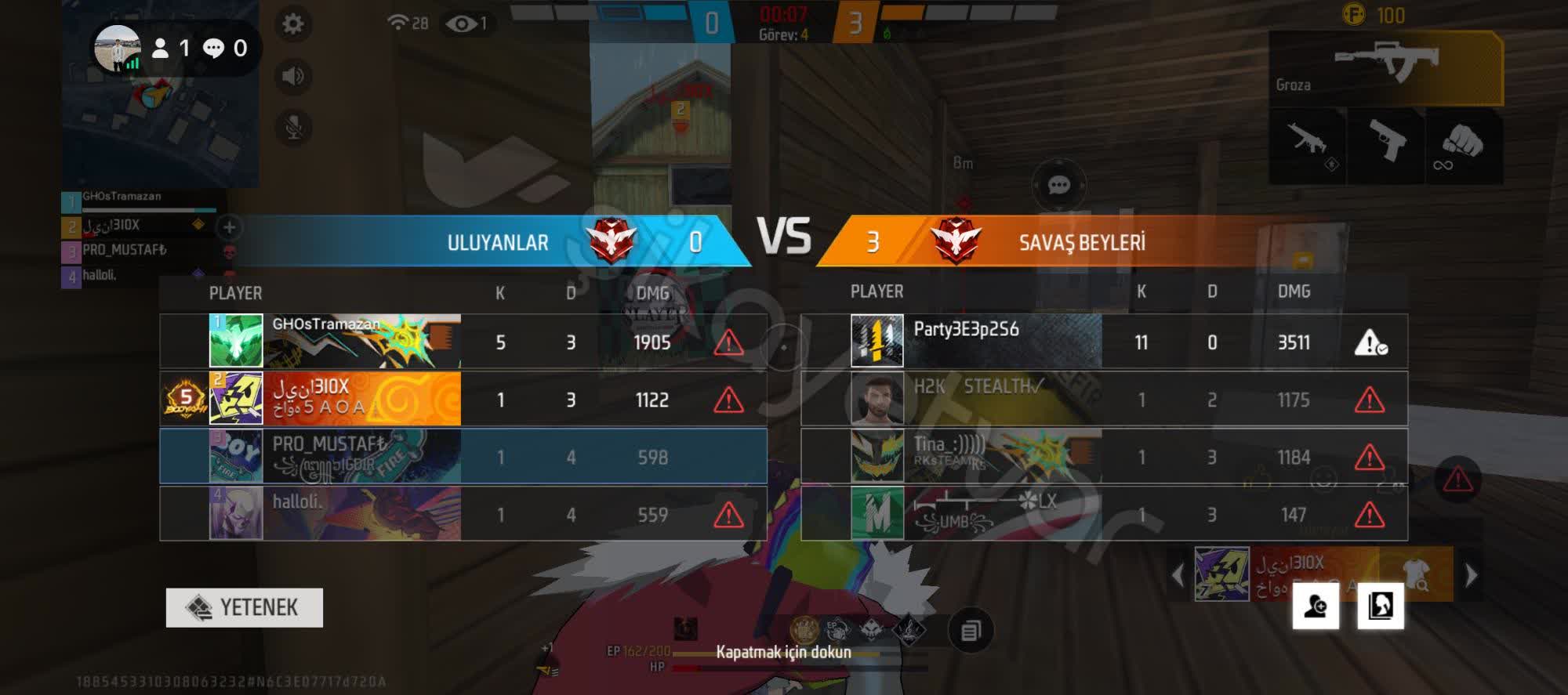The width and height of the screenshot is (1568, 695).
Task: Select the fist melee slot
Action: tap(1462, 143)
